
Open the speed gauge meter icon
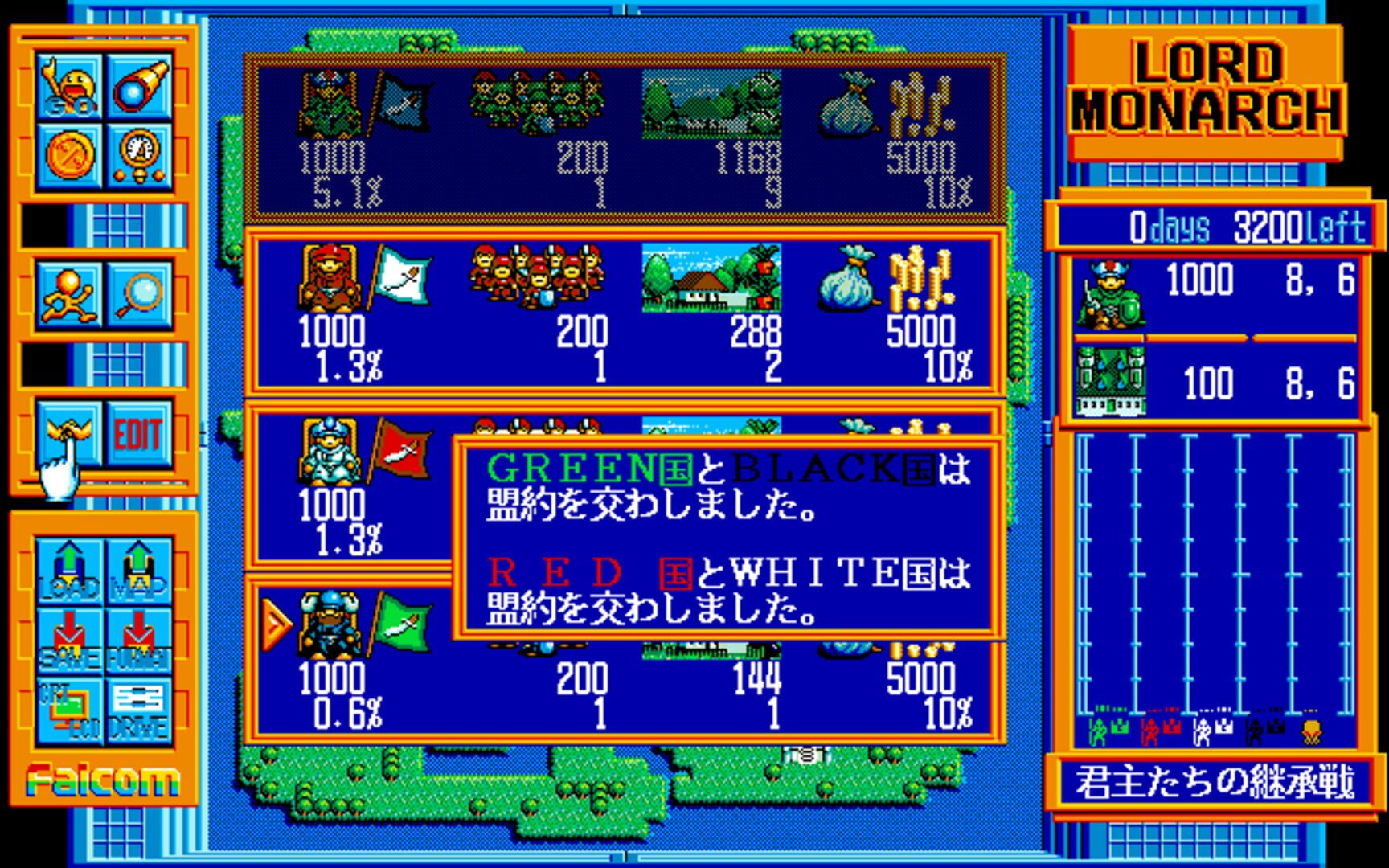click(141, 158)
